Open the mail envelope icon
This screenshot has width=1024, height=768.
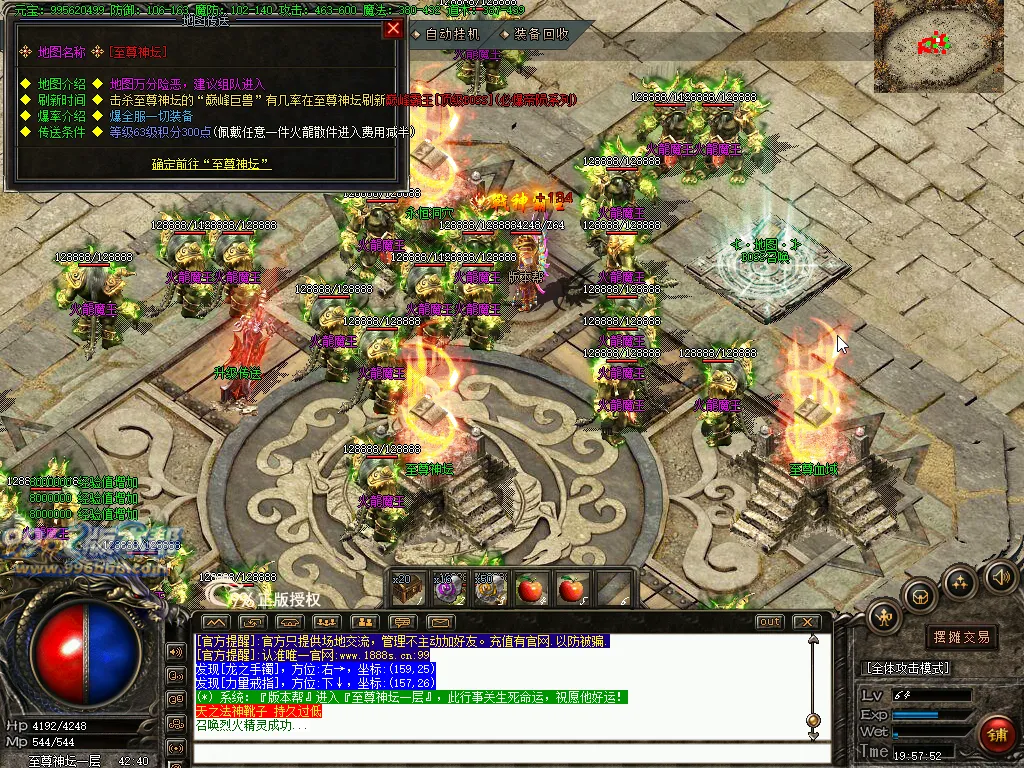coord(441,622)
